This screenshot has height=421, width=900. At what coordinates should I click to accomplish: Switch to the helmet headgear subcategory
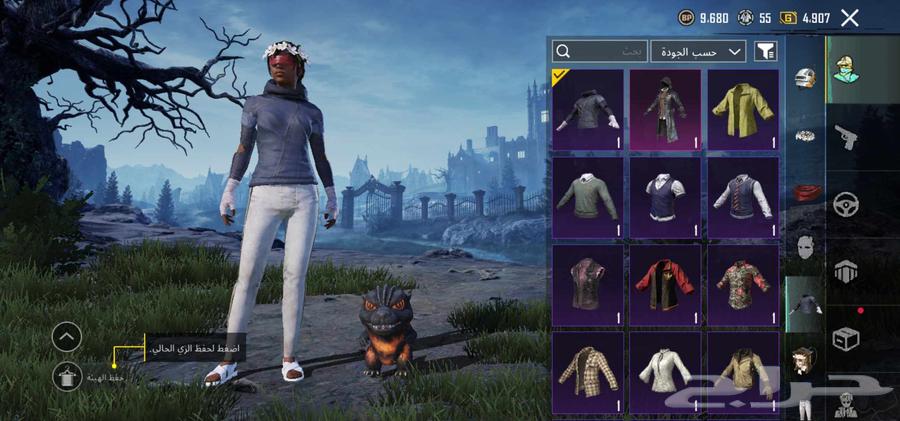pos(806,78)
